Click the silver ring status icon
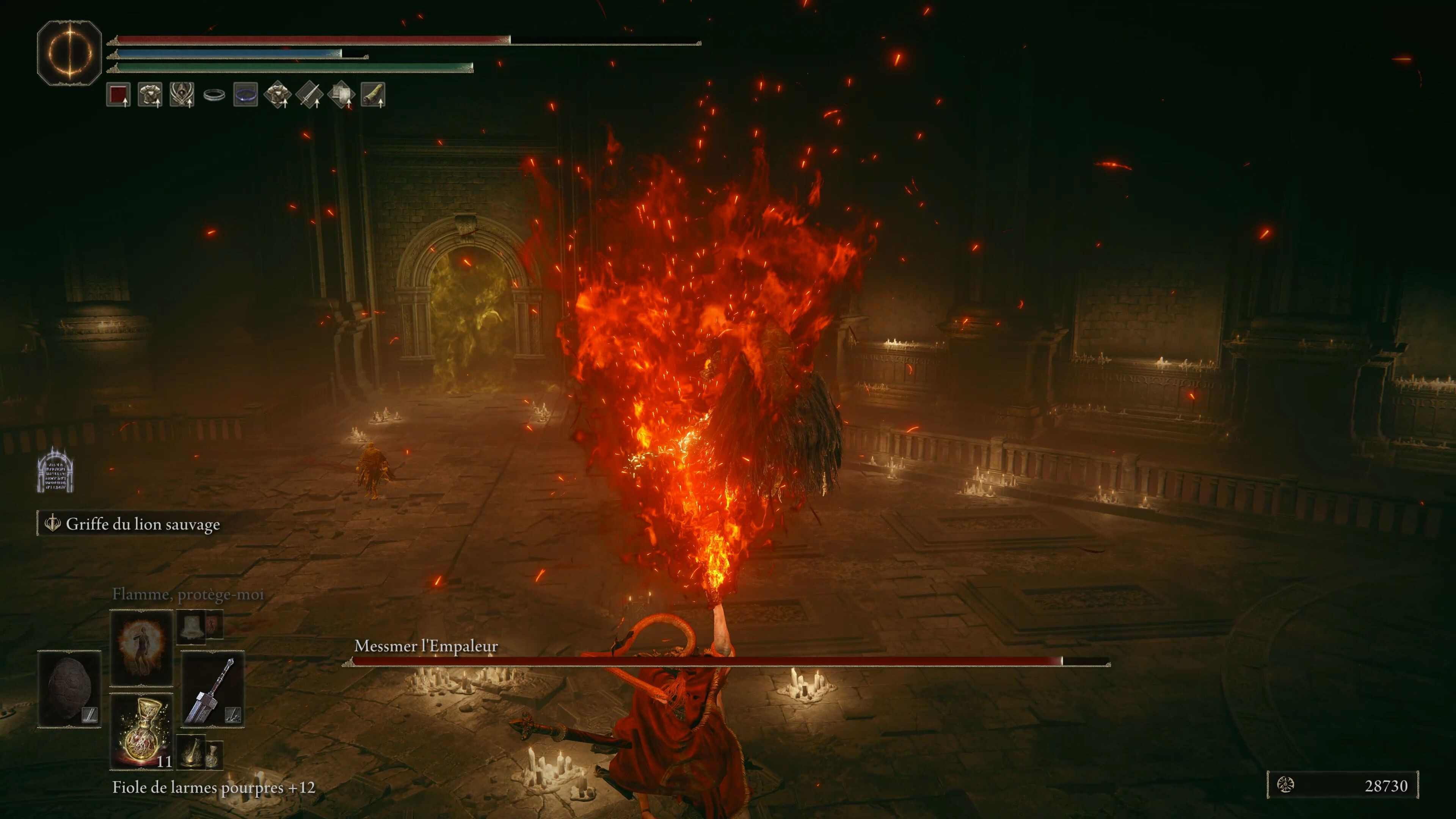The image size is (1456, 819). (213, 94)
